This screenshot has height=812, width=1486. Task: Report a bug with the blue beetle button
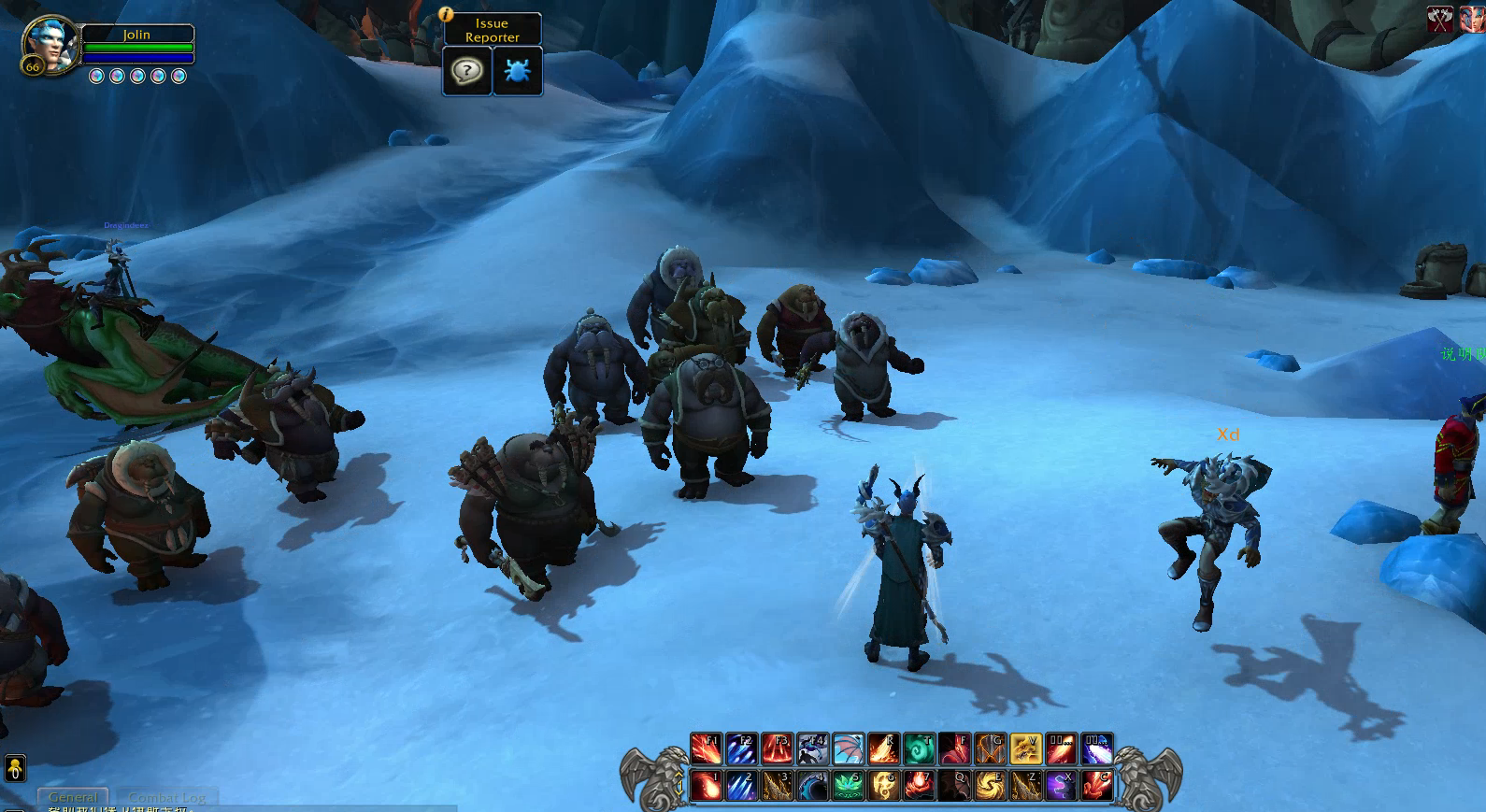pyautogui.click(x=517, y=71)
